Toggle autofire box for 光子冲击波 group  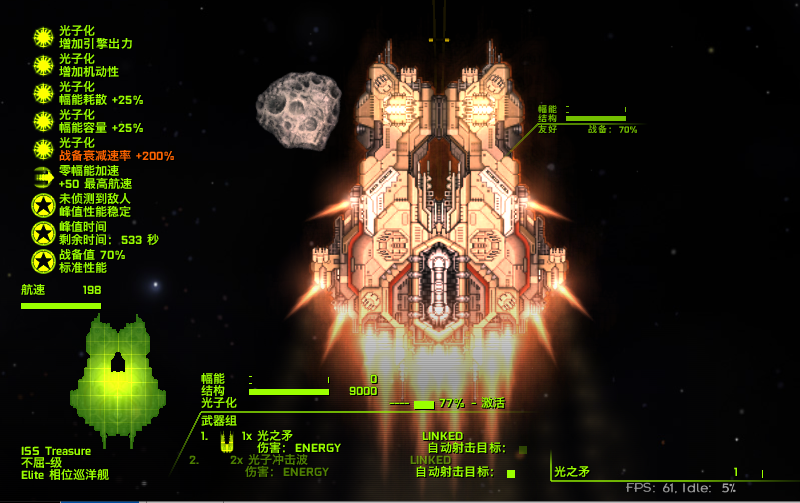tap(511, 473)
